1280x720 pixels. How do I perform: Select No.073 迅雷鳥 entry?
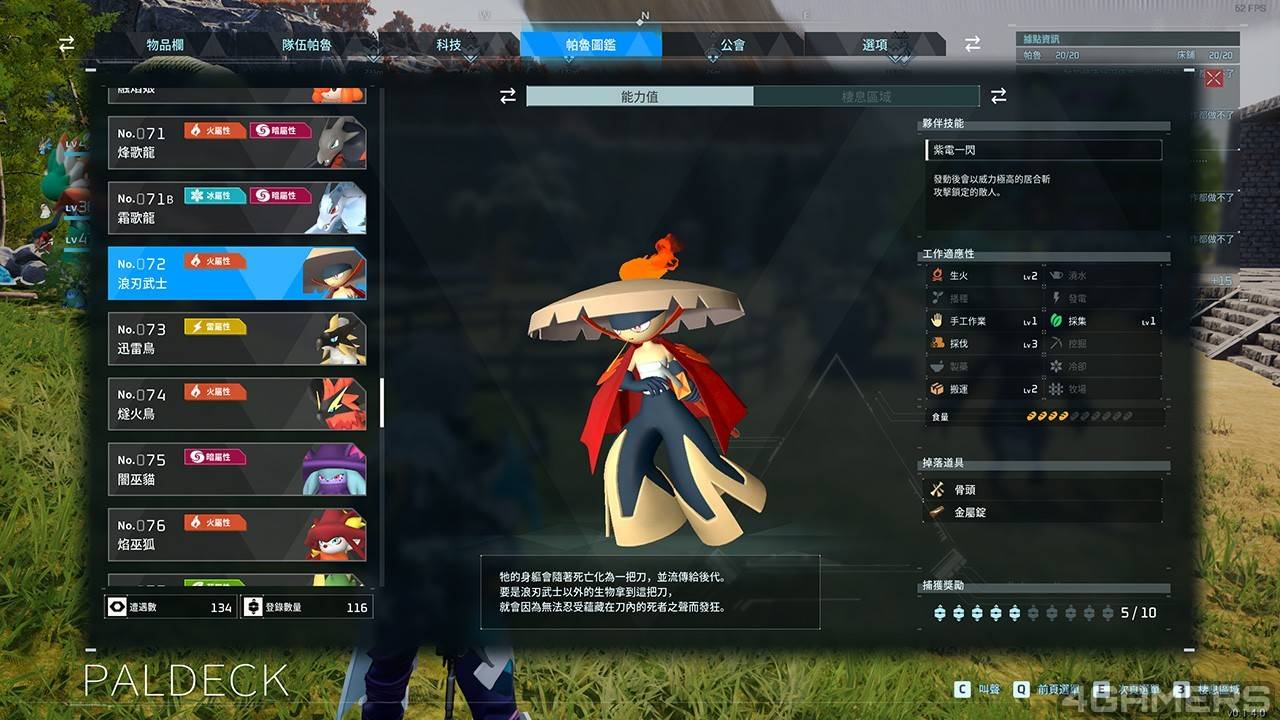237,339
